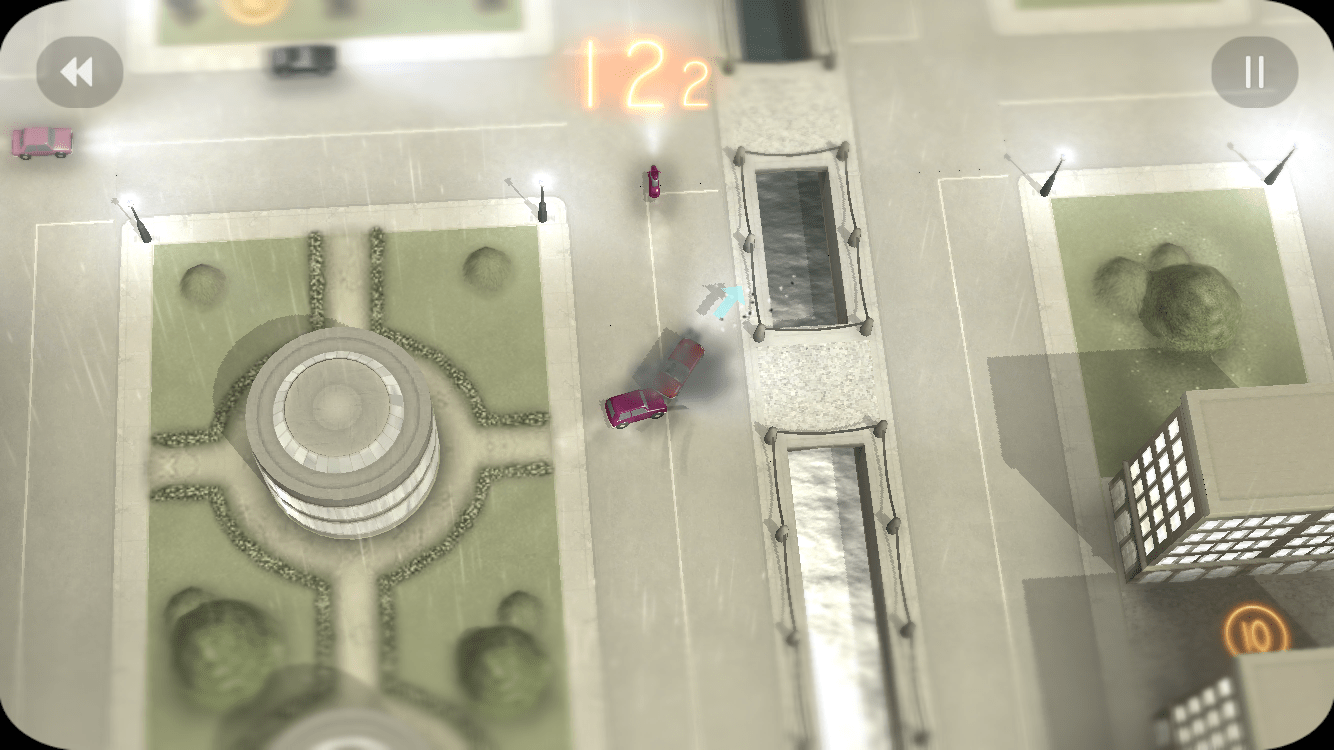Select the small pink car upper-left
1334x750 pixels.
(42, 143)
